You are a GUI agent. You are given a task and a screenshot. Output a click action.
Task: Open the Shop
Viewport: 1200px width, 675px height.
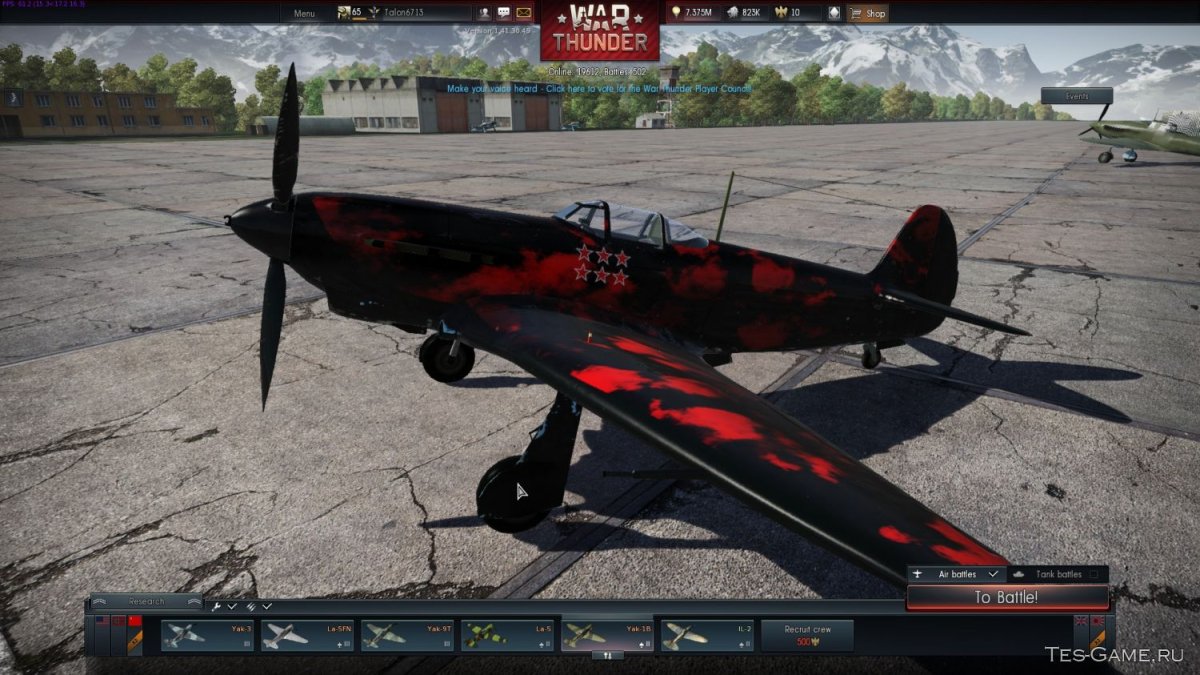pyautogui.click(x=867, y=13)
